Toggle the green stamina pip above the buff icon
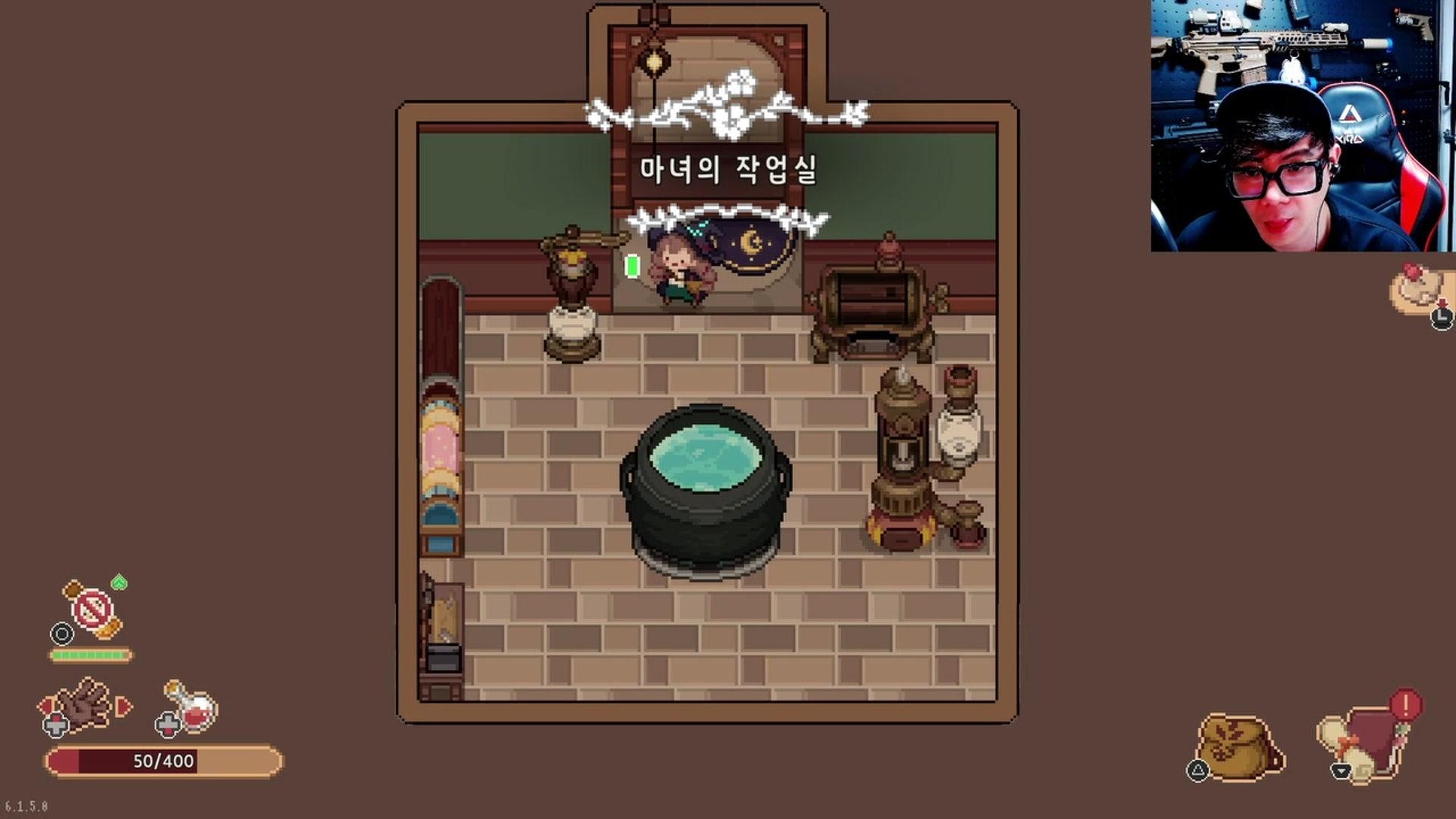This screenshot has width=1456, height=819. click(119, 582)
